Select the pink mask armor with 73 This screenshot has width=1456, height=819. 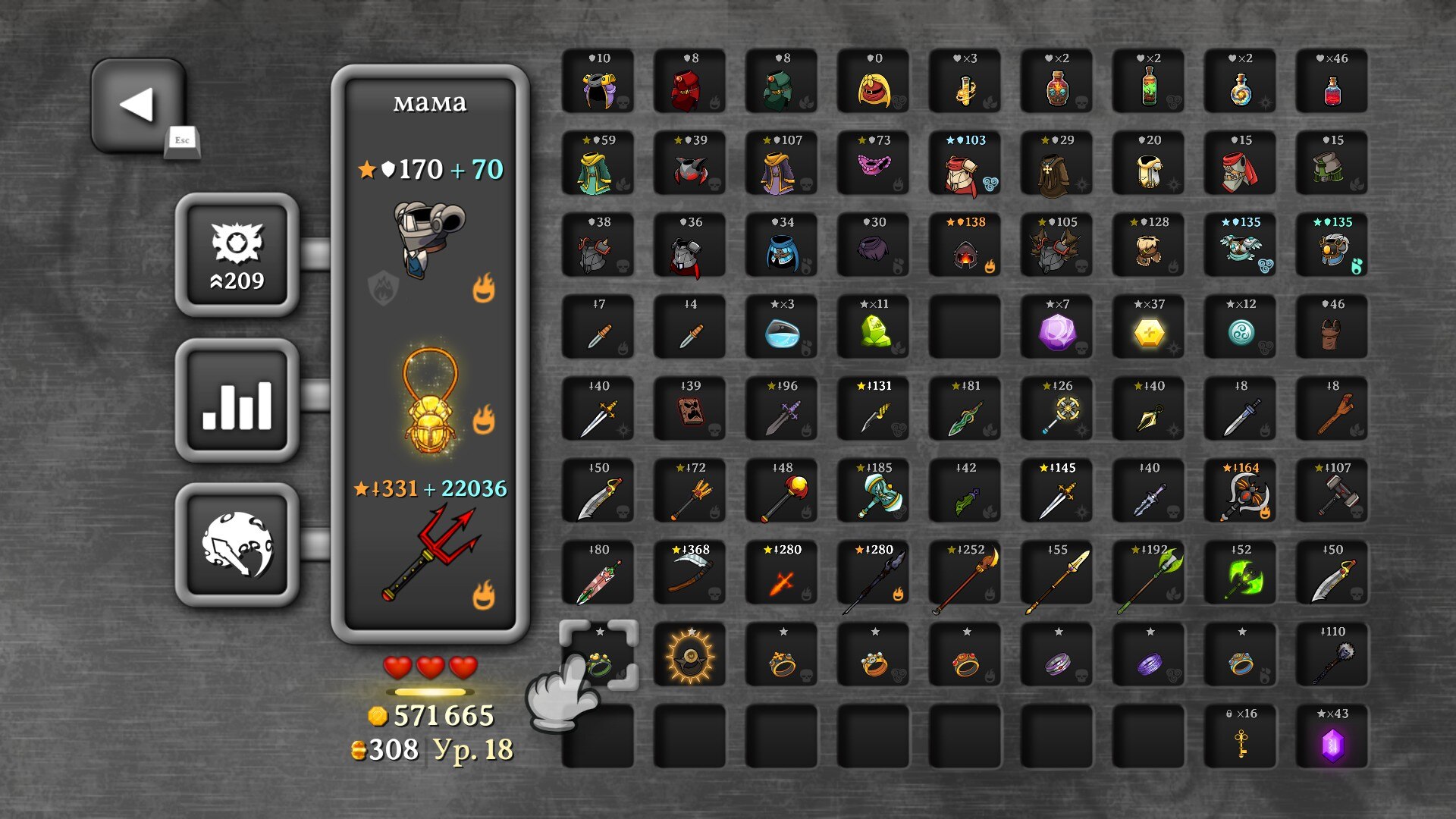pos(873,164)
